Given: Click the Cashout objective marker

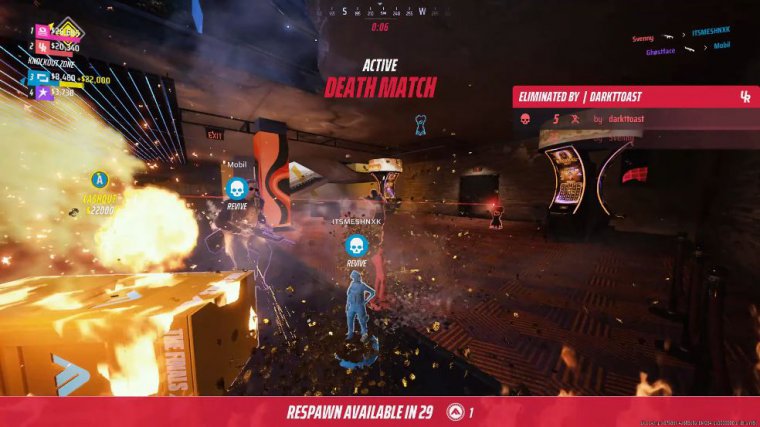Looking at the screenshot, I should tap(99, 180).
